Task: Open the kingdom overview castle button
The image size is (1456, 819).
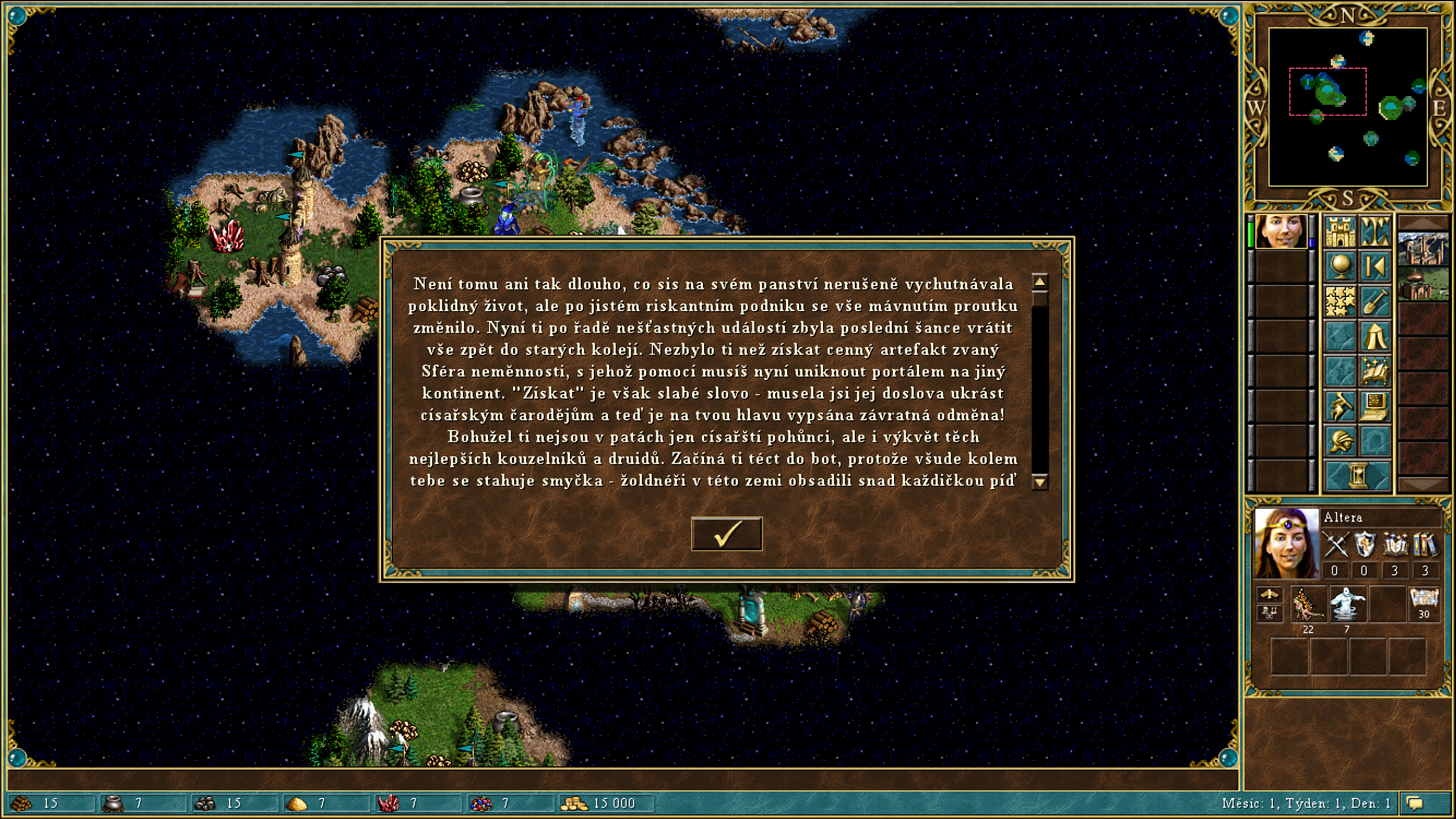Action: tap(1340, 231)
